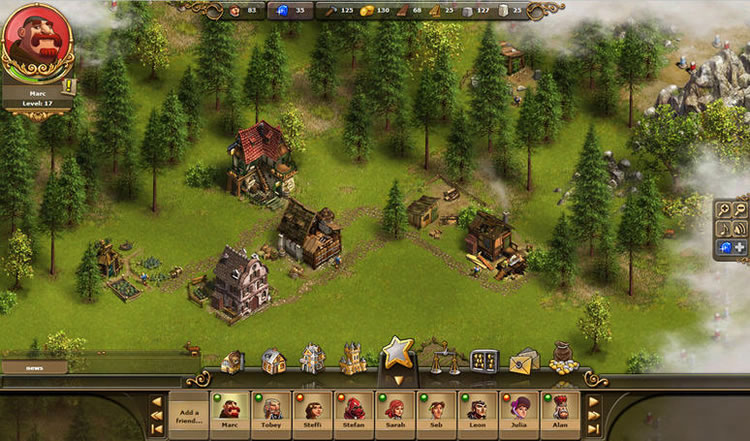Viewport: 750px width, 441px height.
Task: Click the white plus beside blue gem
Action: (740, 247)
